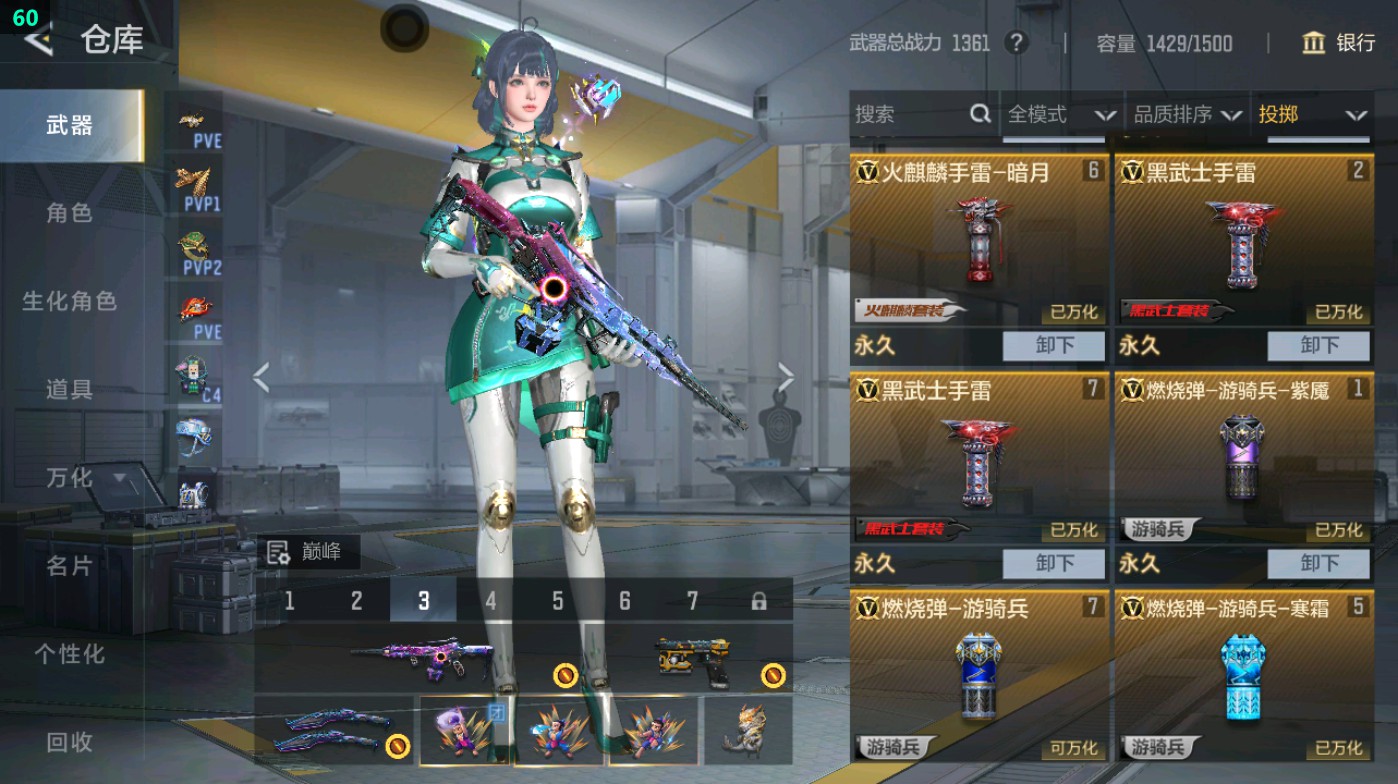The image size is (1398, 784).
Task: Select the PVP2 weapon preset icon
Action: [x=199, y=255]
